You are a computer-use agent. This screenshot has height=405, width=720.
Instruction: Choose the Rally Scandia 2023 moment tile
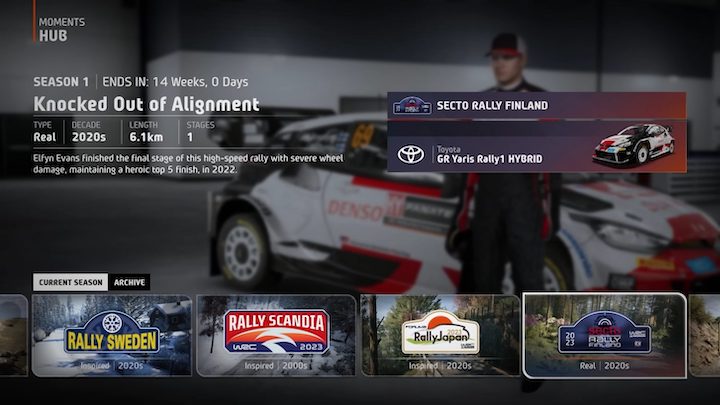tap(276, 335)
